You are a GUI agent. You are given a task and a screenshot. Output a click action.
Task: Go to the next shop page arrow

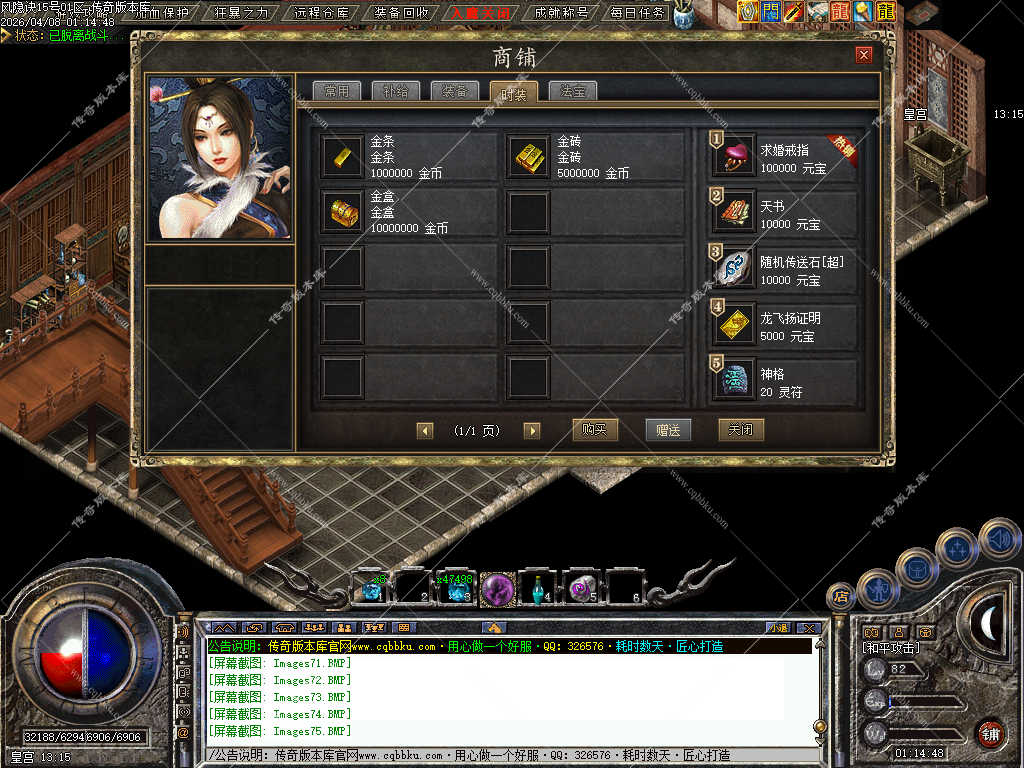532,431
